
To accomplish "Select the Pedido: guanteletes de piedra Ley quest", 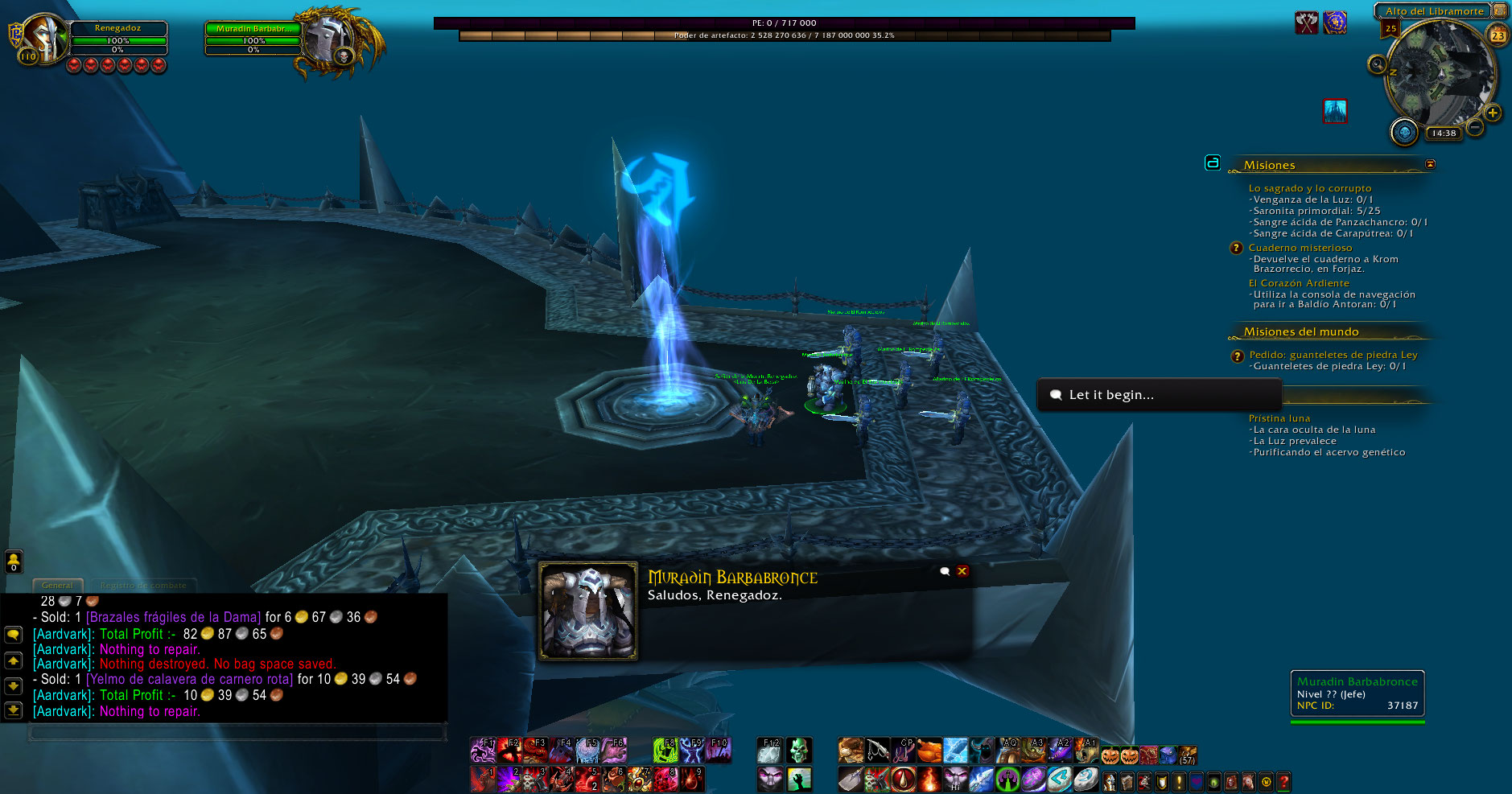I will 1333,355.
